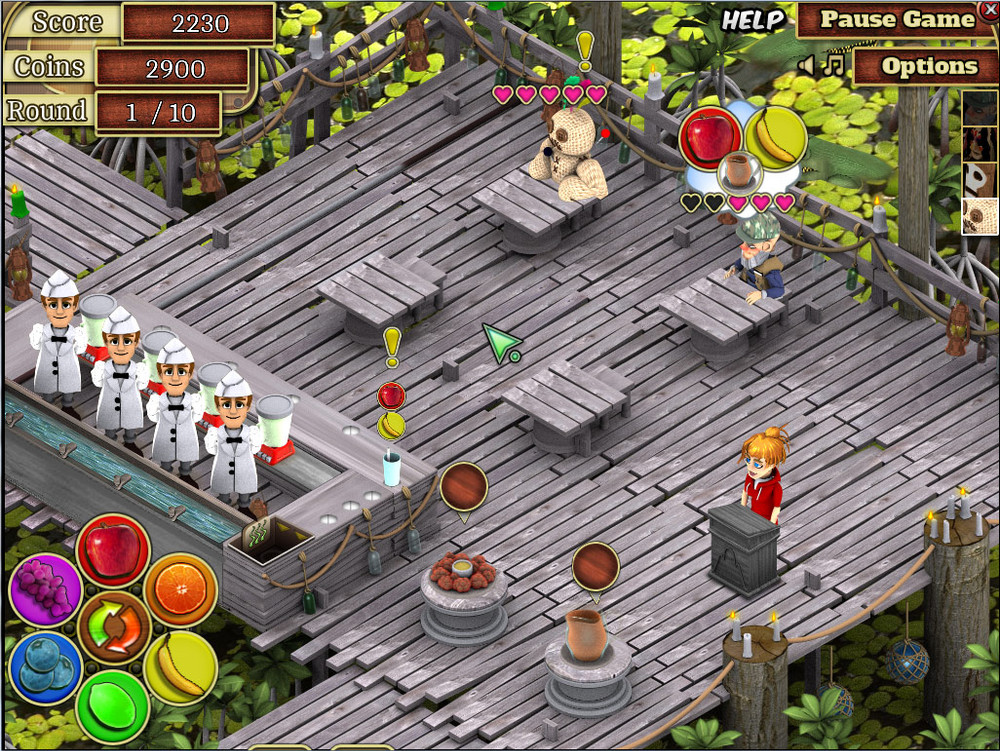Select the burlap doll customer thumbnail

coord(980,216)
